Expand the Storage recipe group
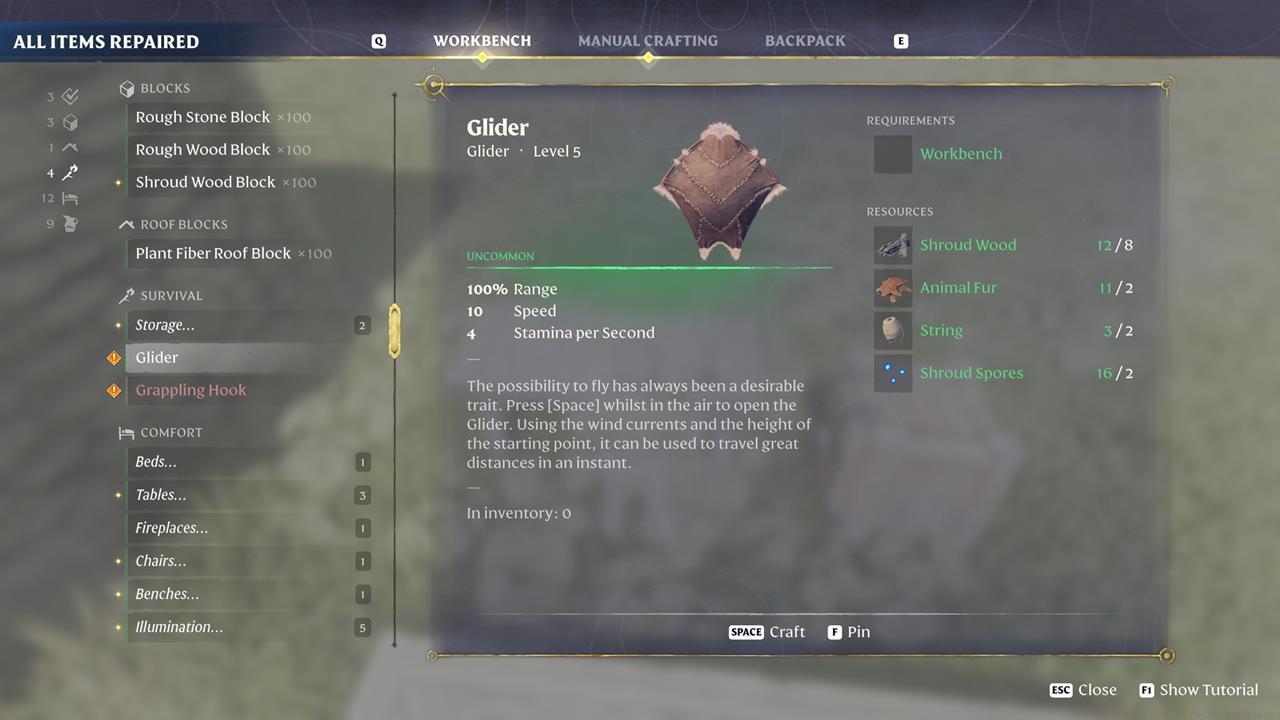This screenshot has height=720, width=1280. coord(165,325)
